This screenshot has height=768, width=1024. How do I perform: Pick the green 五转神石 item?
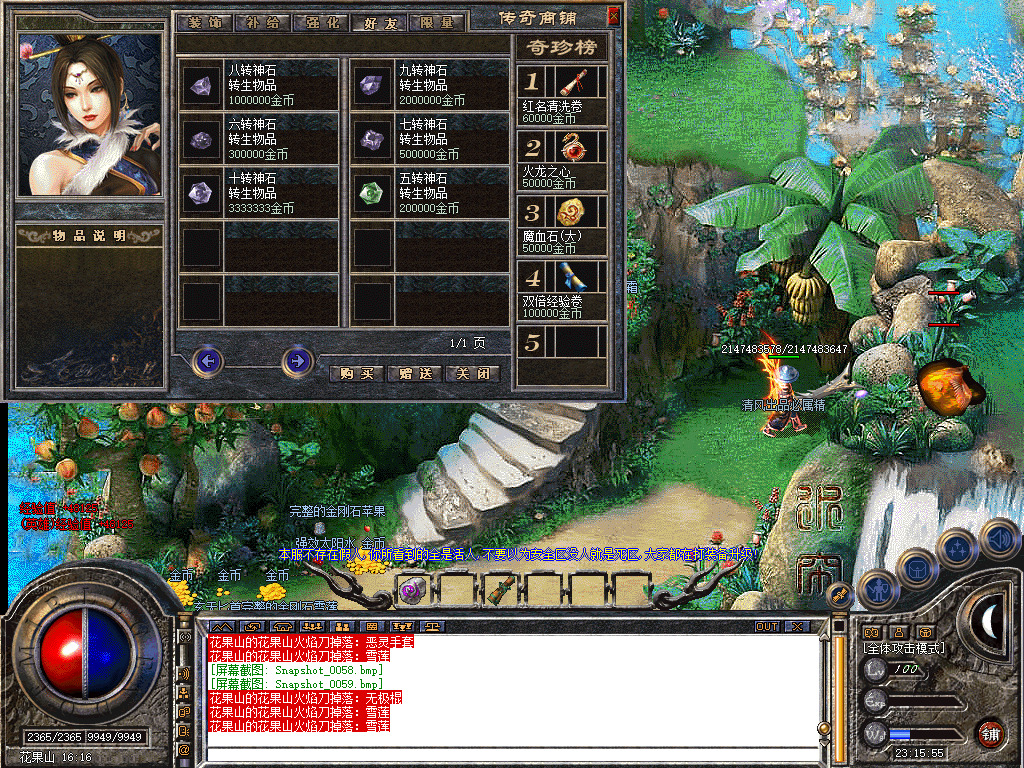(x=429, y=193)
